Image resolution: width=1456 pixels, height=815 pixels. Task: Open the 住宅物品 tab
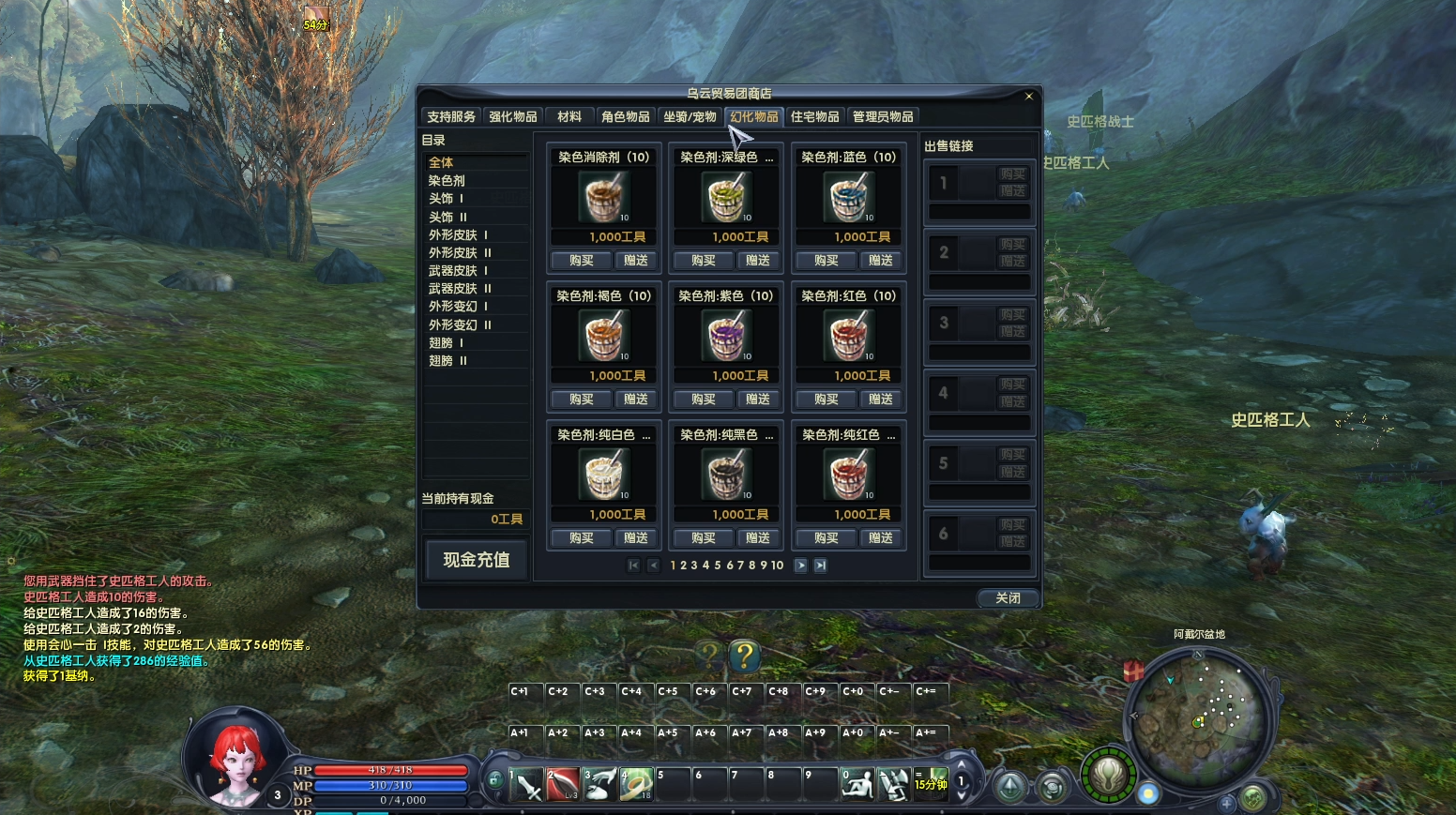click(814, 116)
